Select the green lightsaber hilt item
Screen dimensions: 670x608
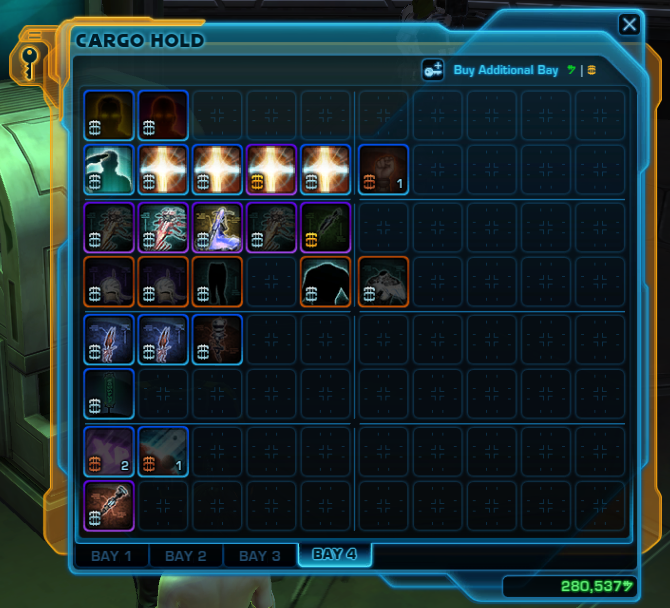pyautogui.click(x=109, y=394)
